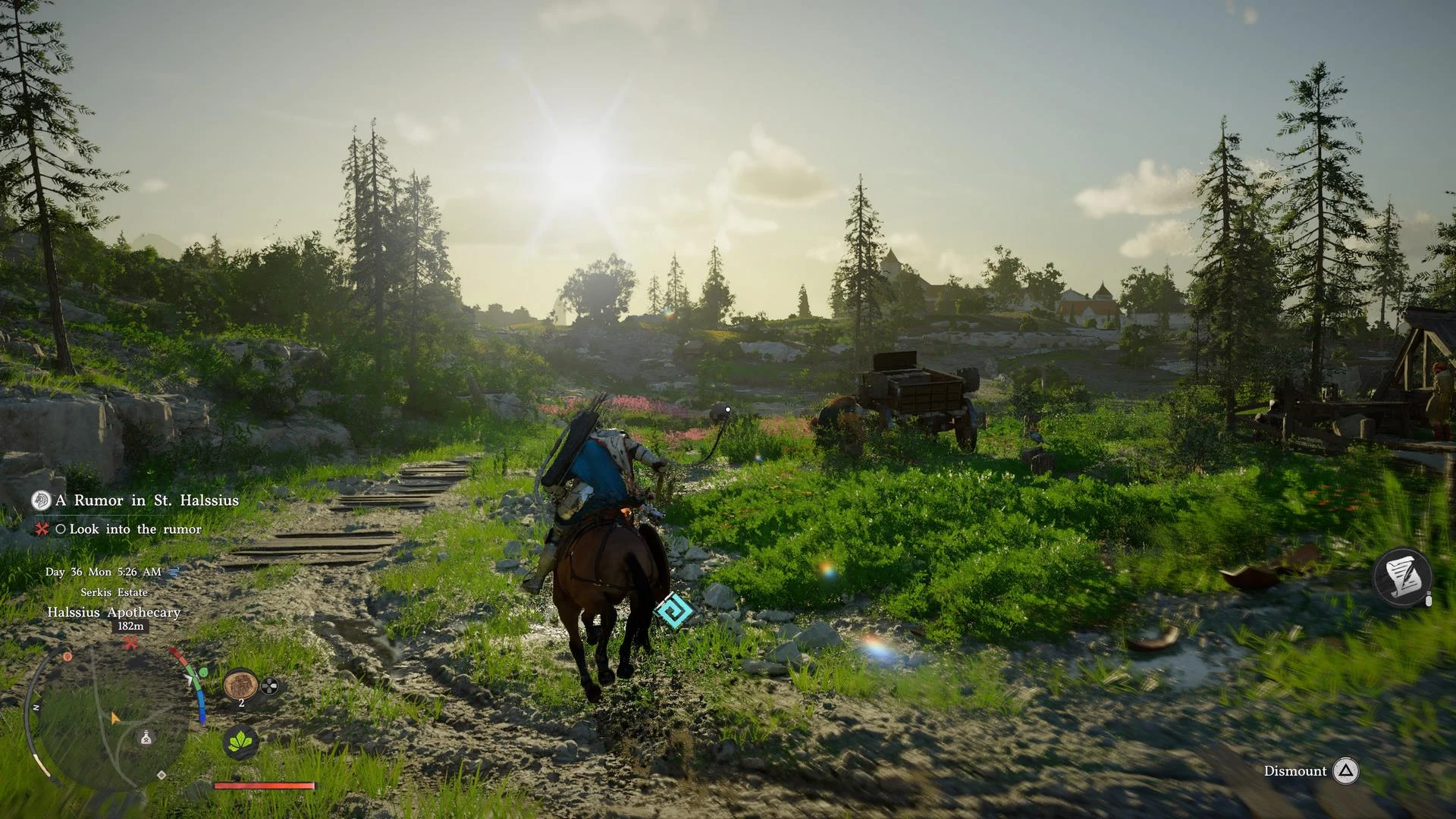Image resolution: width=1456 pixels, height=819 pixels.
Task: Select the diamond marker on the minimap
Action: click(162, 775)
